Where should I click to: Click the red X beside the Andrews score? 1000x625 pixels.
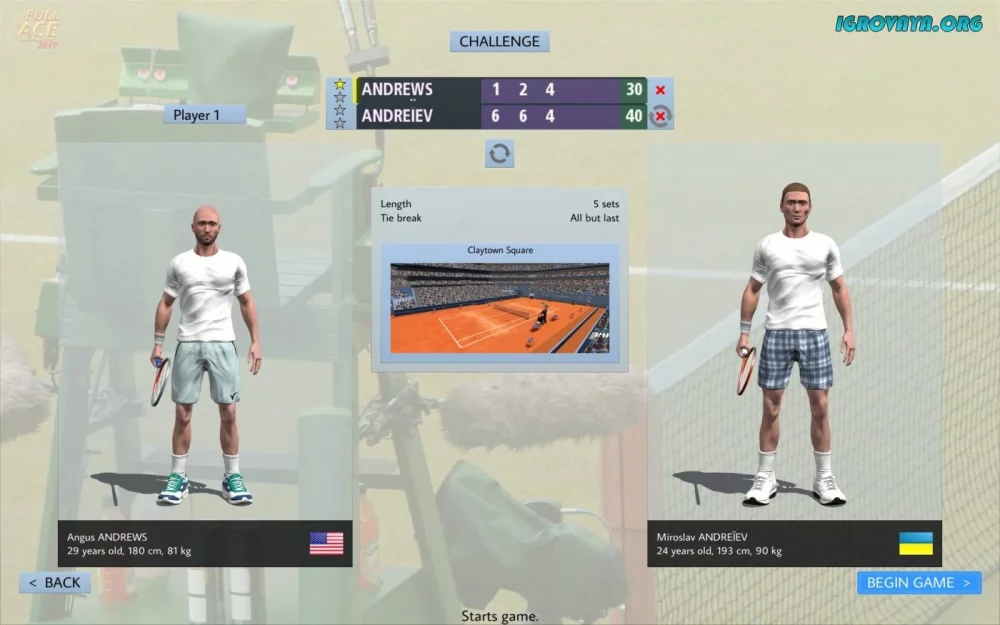[x=660, y=90]
